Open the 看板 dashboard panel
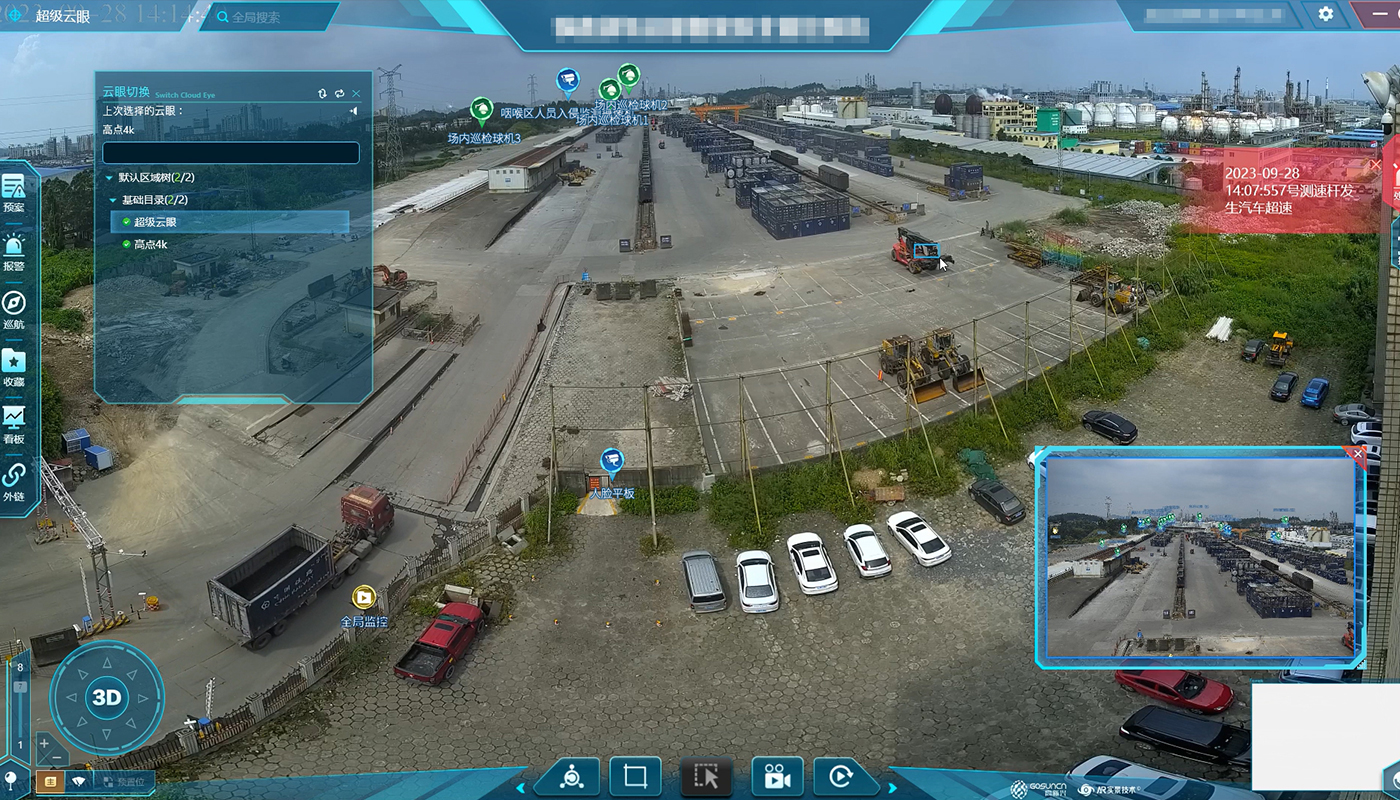 tap(14, 424)
